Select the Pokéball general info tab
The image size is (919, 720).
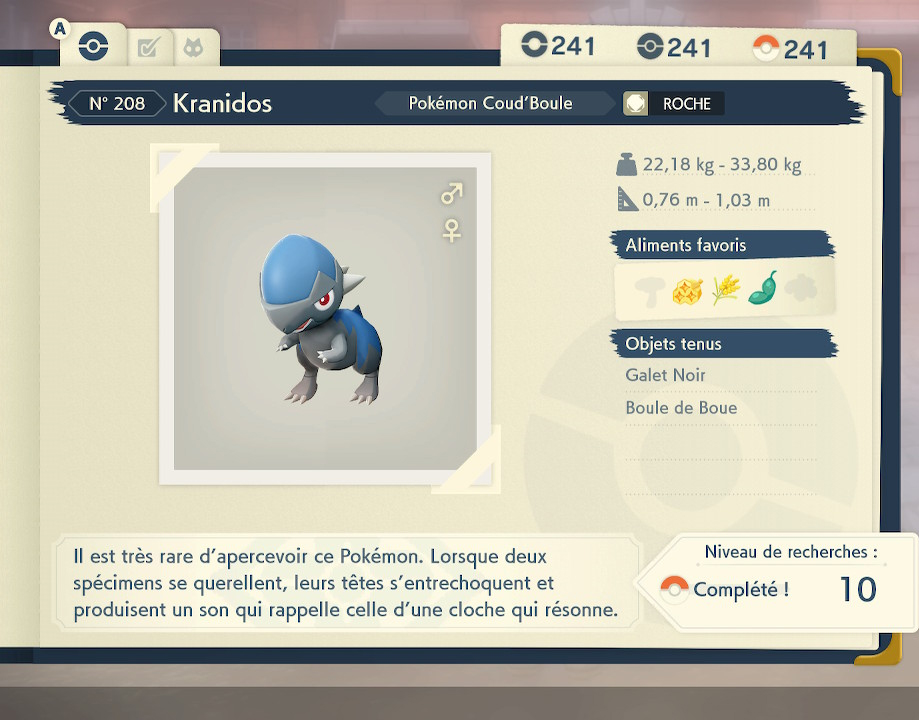point(93,47)
